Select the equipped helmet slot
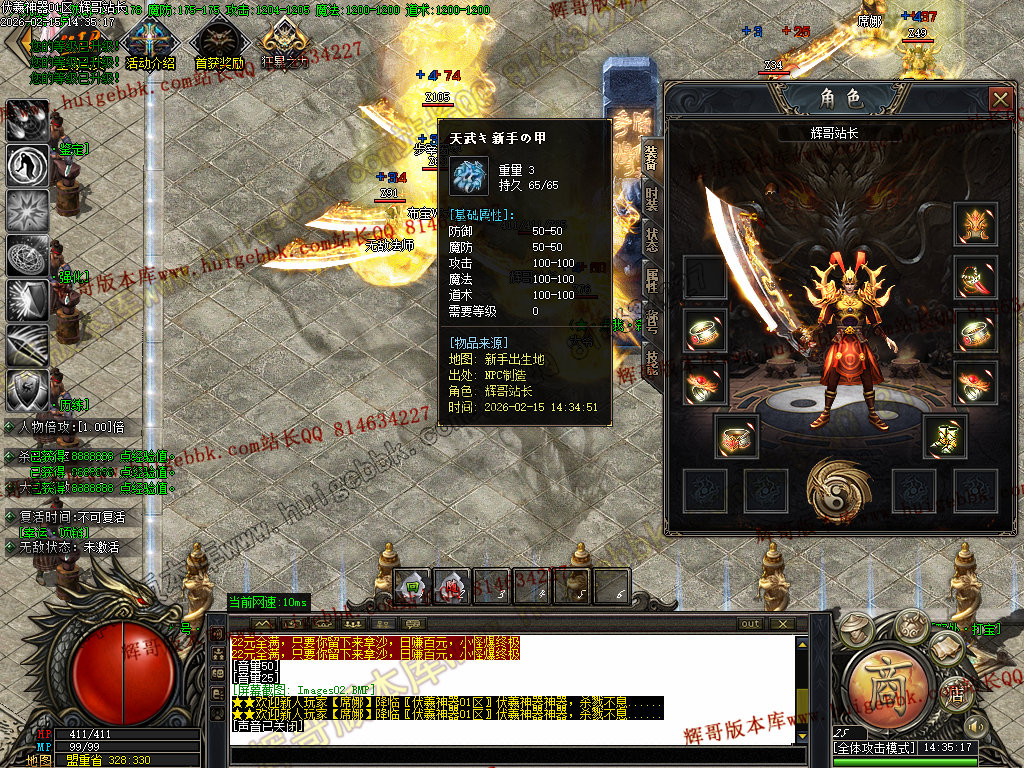Image resolution: width=1024 pixels, height=768 pixels. (976, 223)
